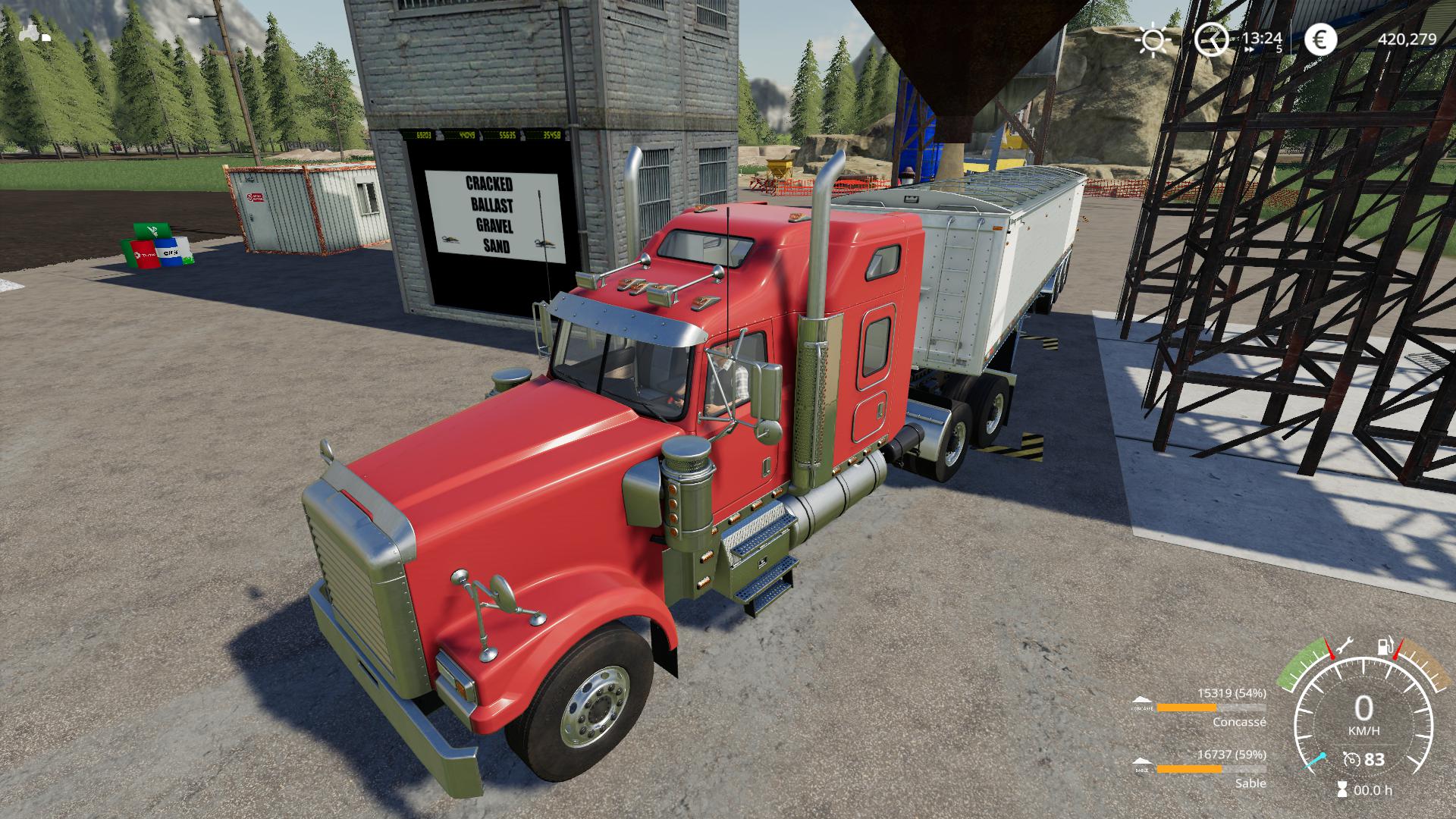Select the Sable fill type icon
Screen dimensions: 1456x819
1142,764
